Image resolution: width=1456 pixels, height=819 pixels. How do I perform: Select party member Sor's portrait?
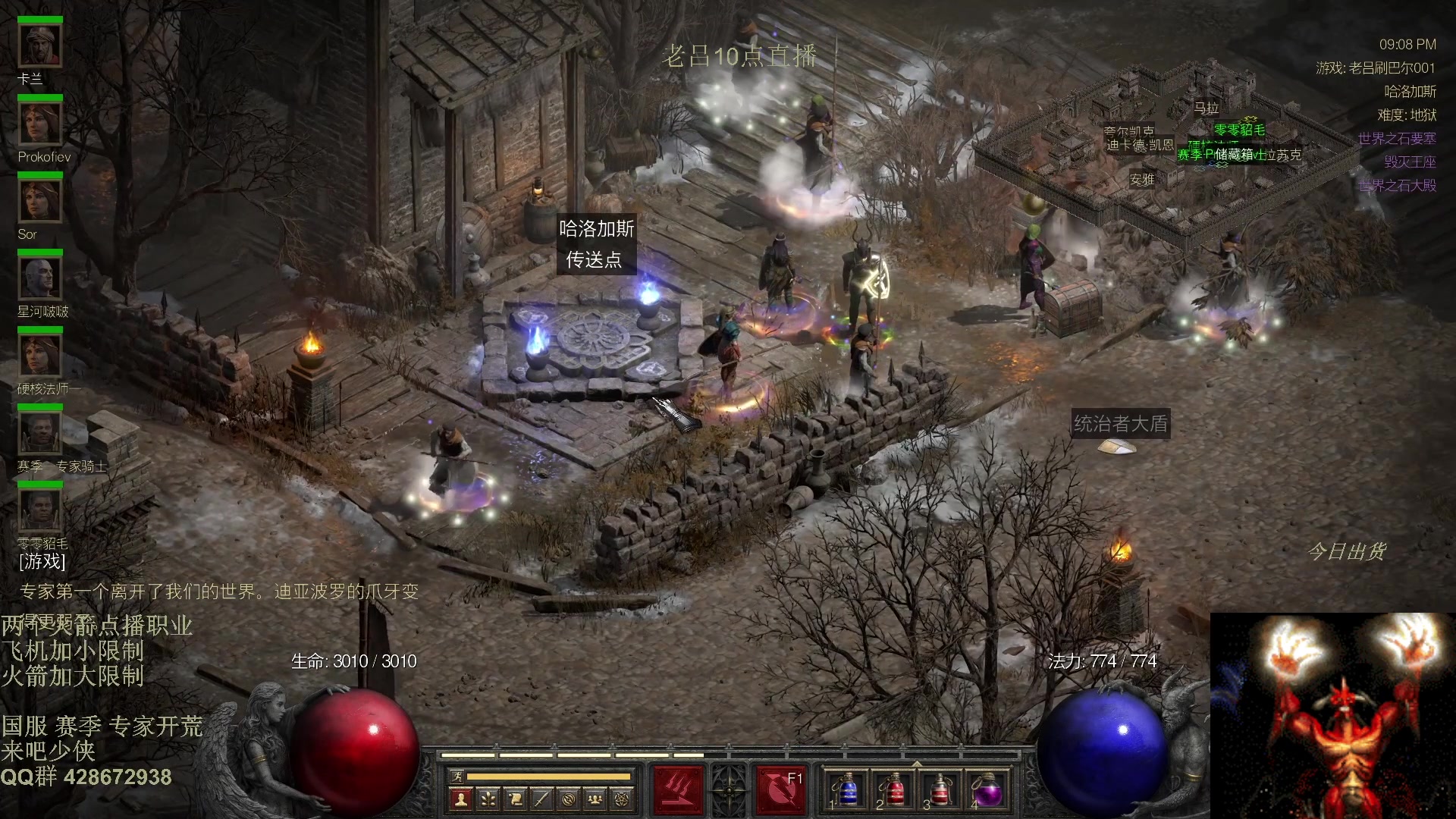tap(40, 201)
